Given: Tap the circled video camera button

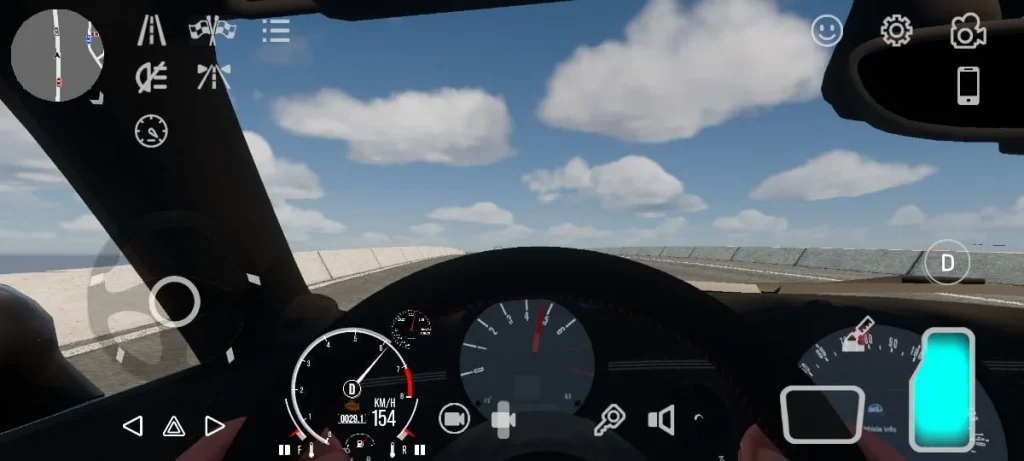Looking at the screenshot, I should 454,420.
